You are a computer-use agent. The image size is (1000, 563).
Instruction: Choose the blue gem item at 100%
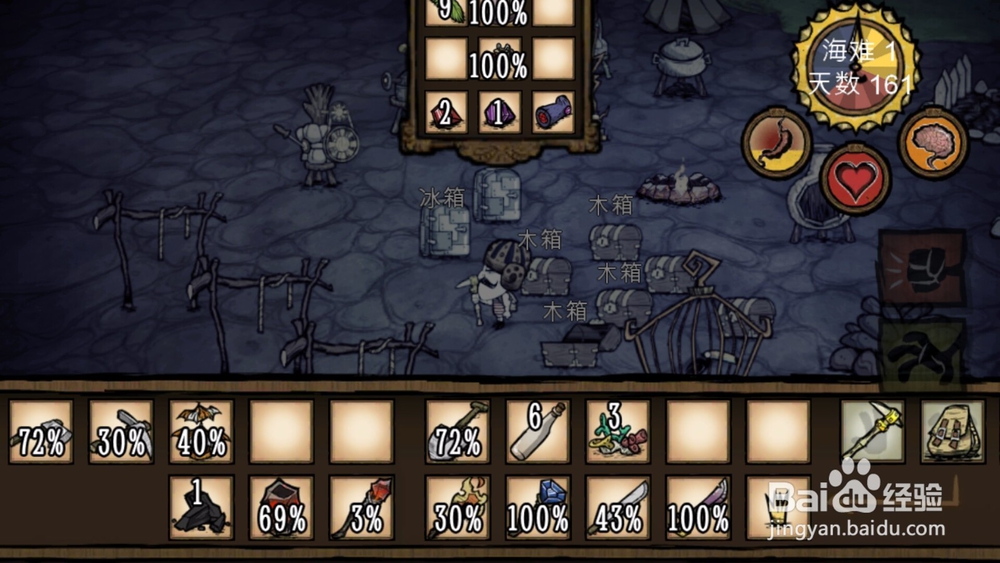click(537, 508)
